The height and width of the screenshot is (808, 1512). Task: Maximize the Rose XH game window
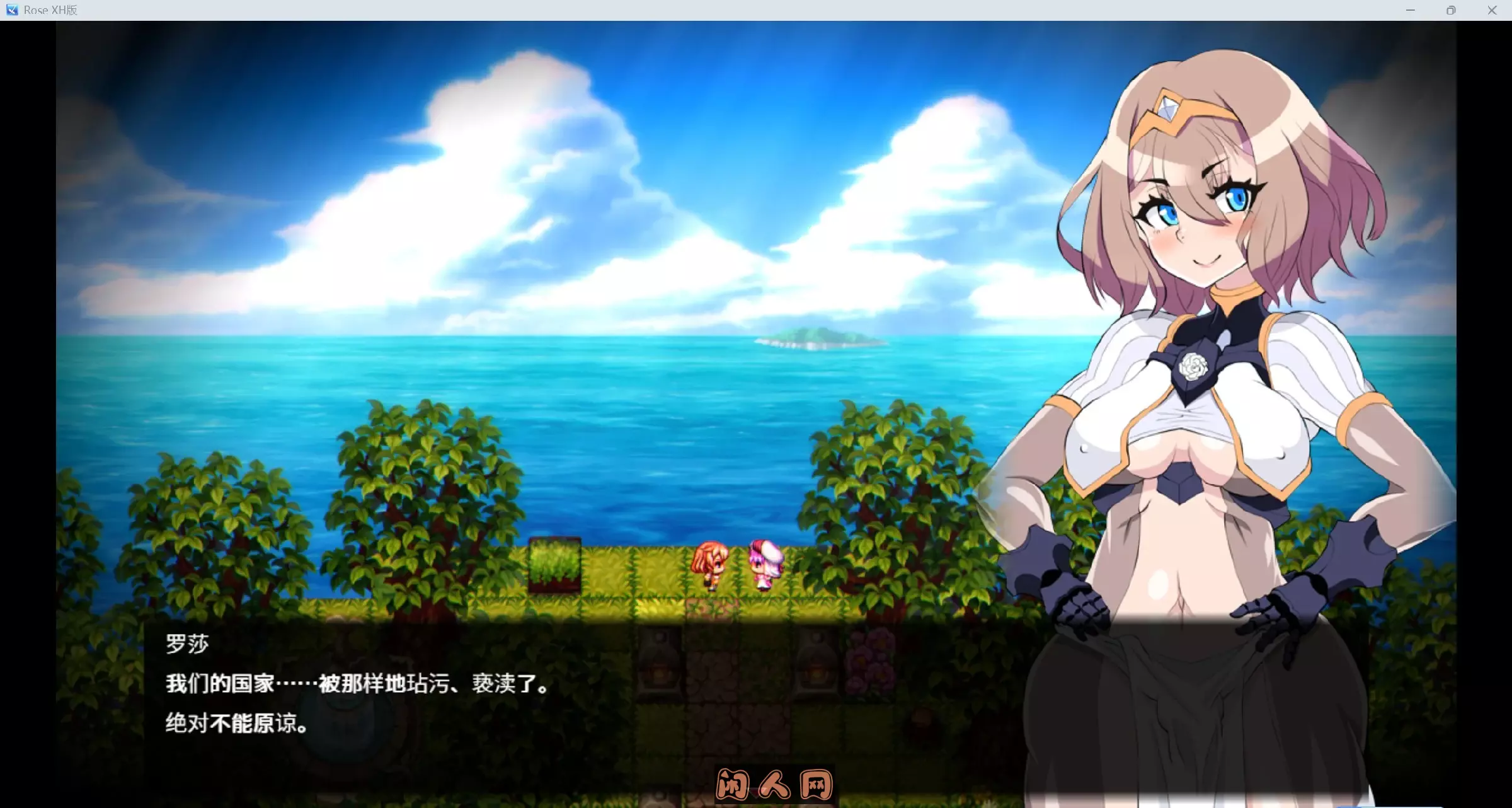[1451, 9]
